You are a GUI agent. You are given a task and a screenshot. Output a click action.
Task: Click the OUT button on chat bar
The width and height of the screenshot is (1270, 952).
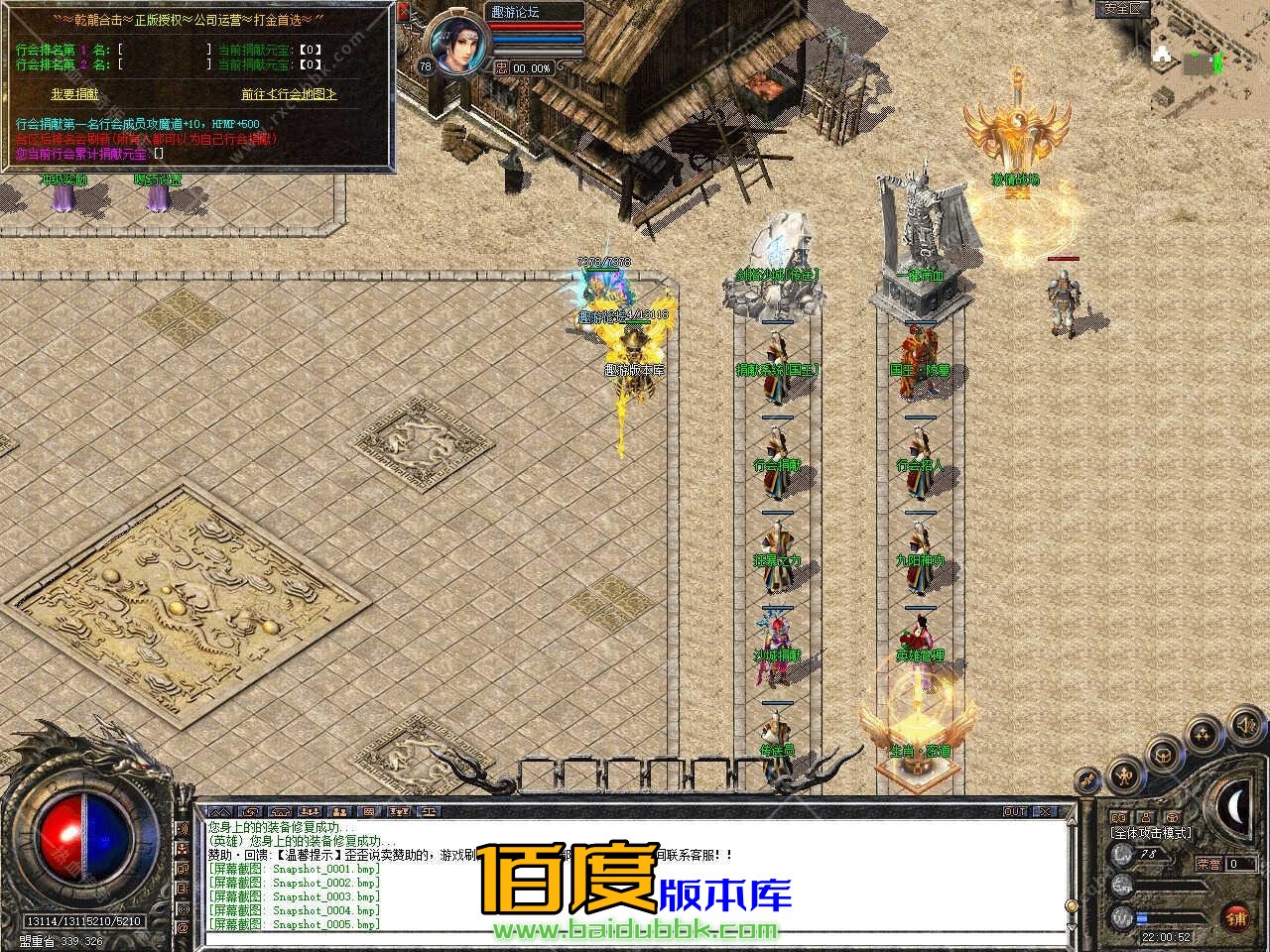point(1014,811)
